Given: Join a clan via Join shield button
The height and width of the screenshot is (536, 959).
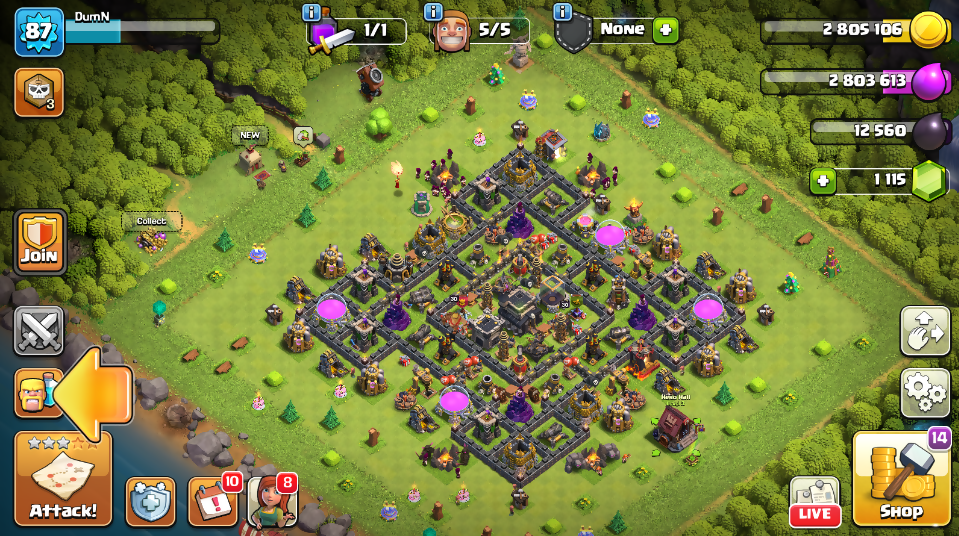Looking at the screenshot, I should coord(39,242).
